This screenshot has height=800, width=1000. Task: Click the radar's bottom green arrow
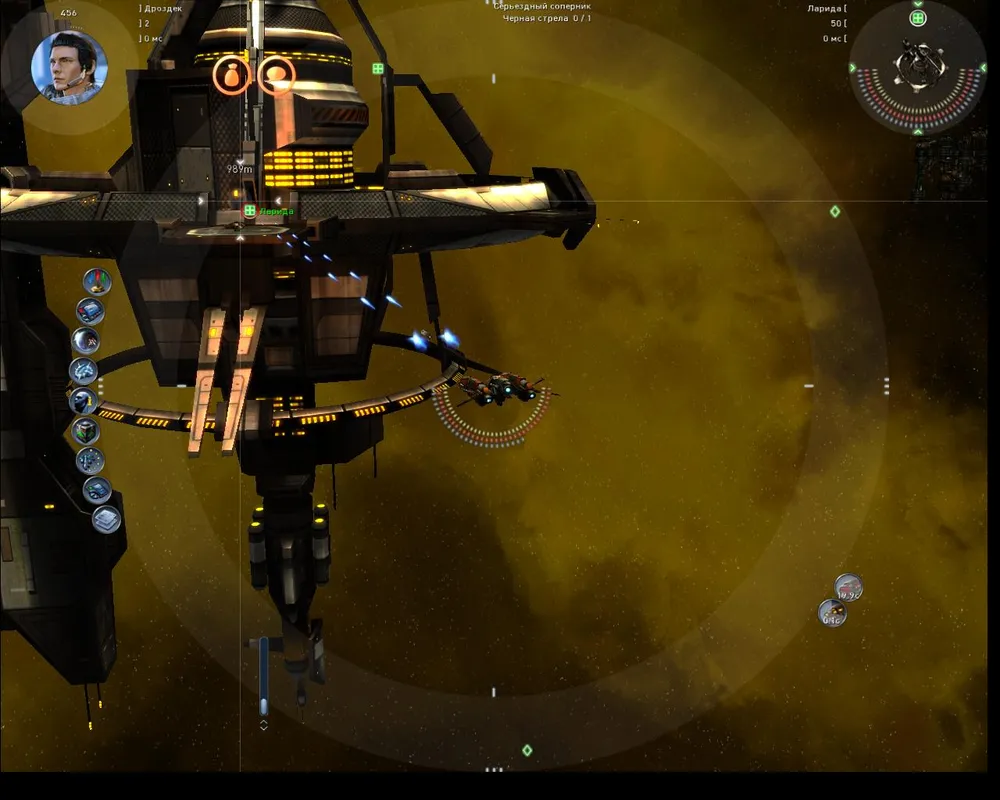click(x=917, y=131)
